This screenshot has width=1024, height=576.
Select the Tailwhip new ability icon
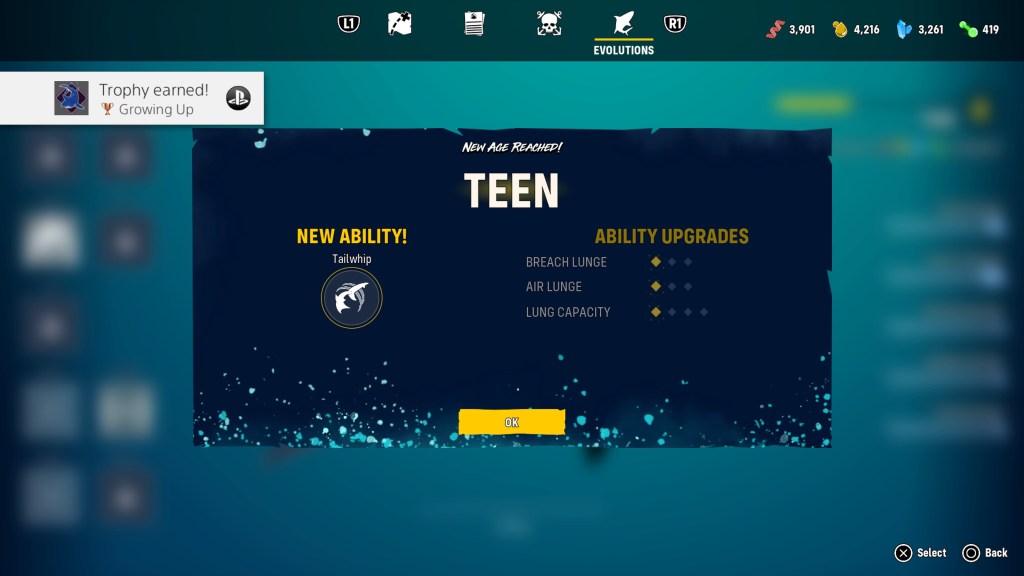coord(351,298)
